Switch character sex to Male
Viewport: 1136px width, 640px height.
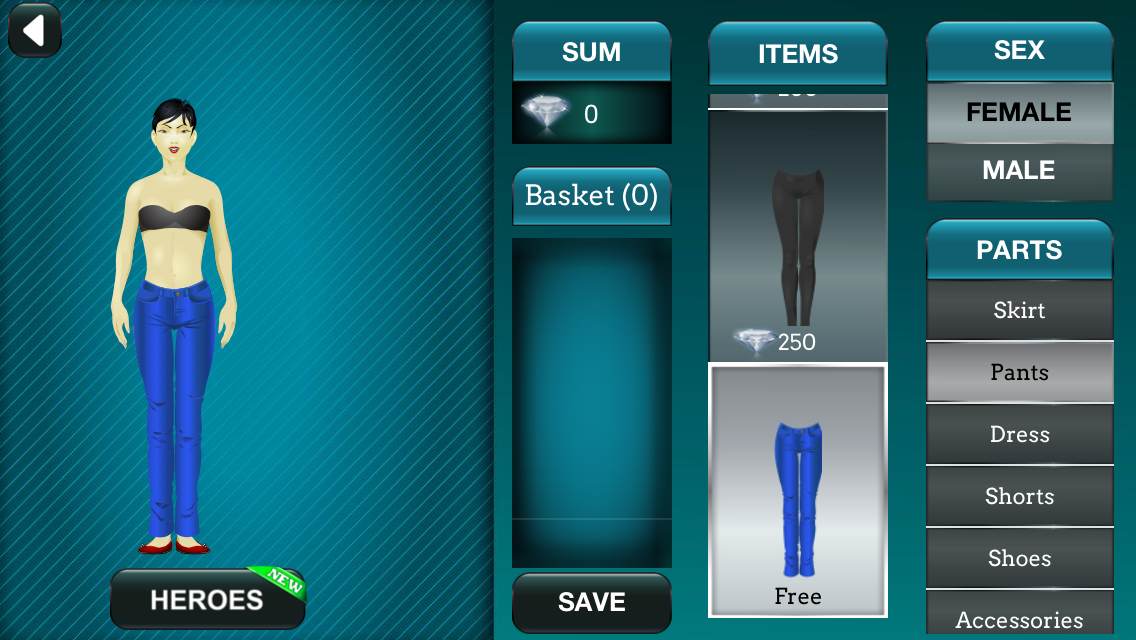(1018, 171)
